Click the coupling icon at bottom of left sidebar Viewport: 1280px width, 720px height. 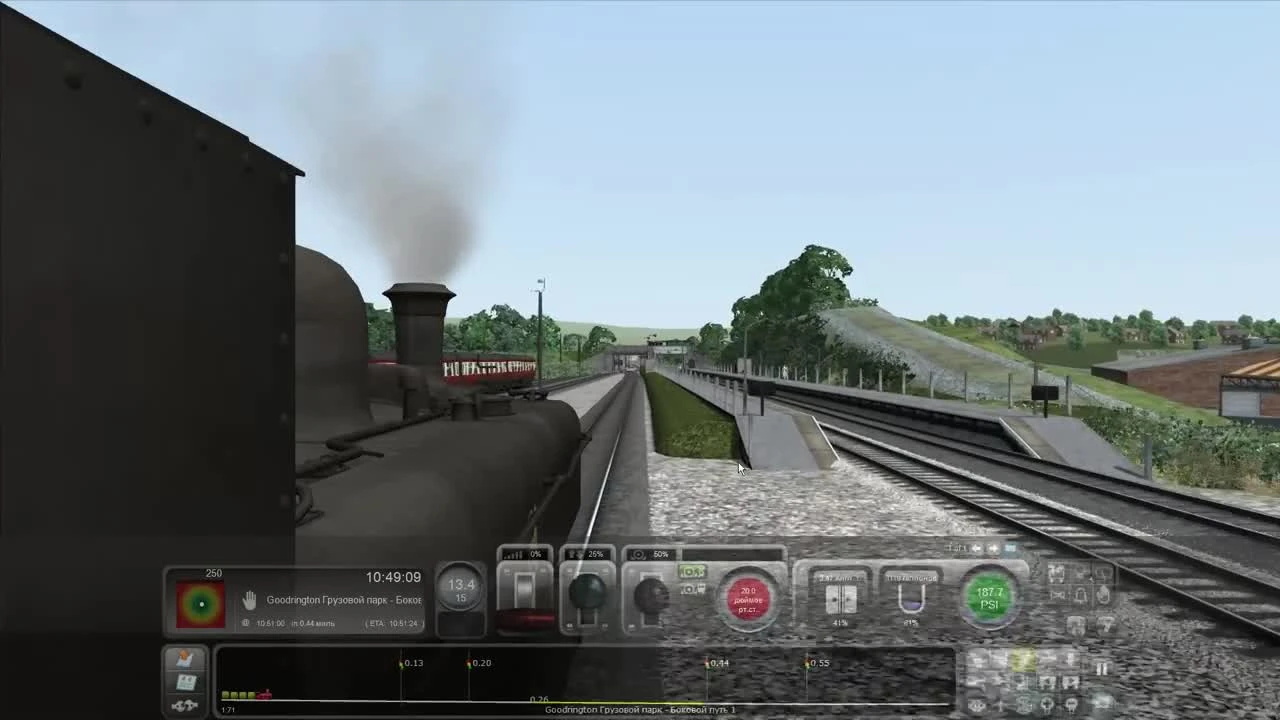[183, 704]
